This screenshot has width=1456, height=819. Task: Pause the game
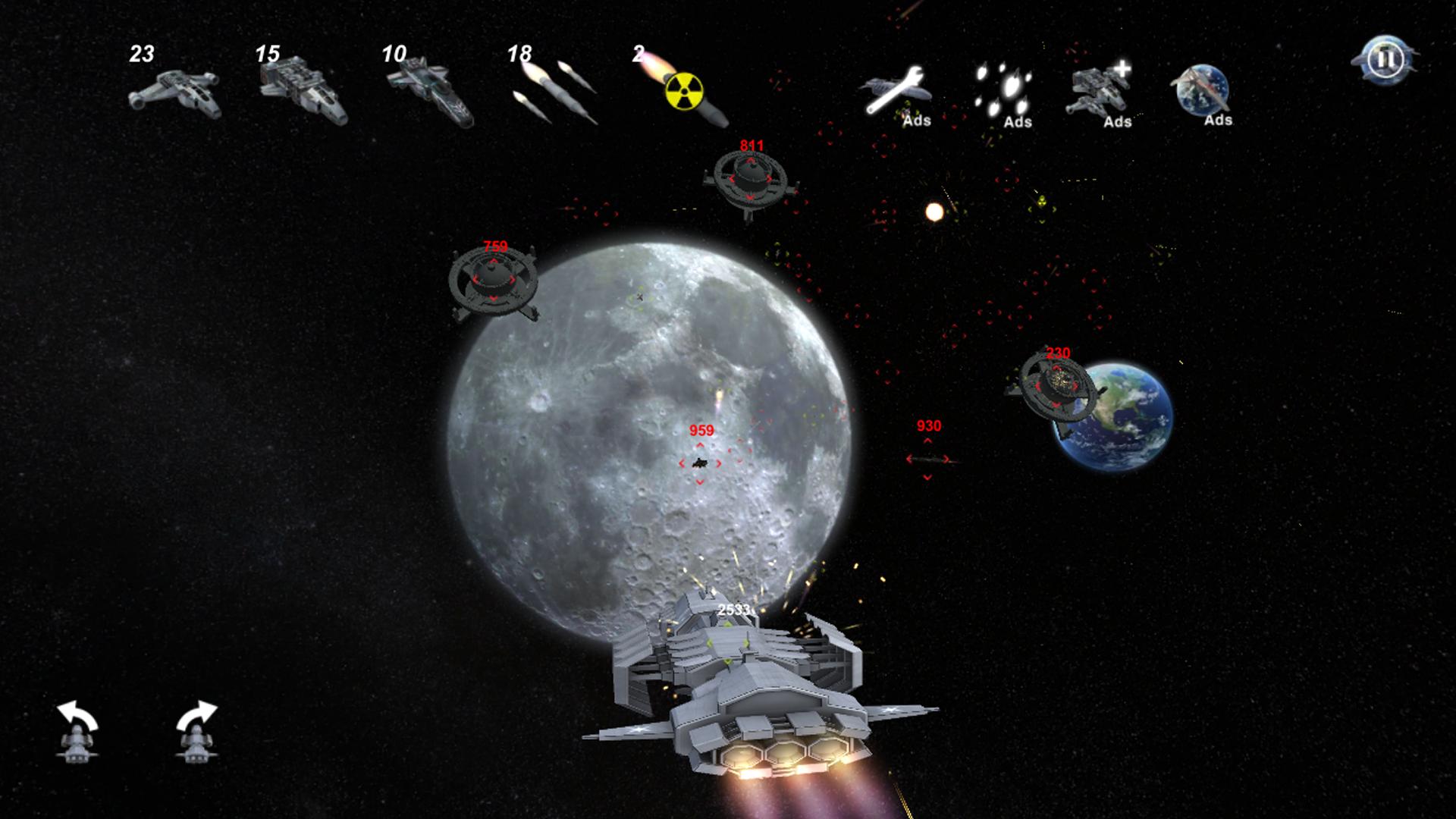[x=1384, y=59]
